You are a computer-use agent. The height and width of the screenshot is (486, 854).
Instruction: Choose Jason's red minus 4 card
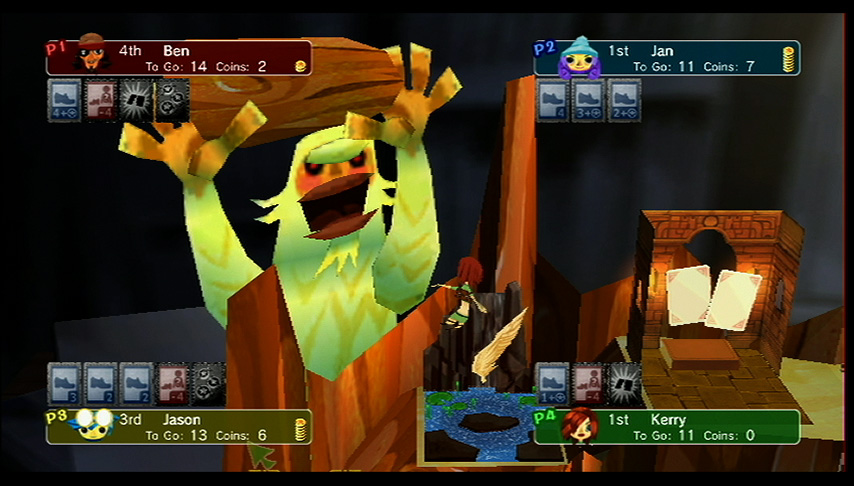(172, 384)
